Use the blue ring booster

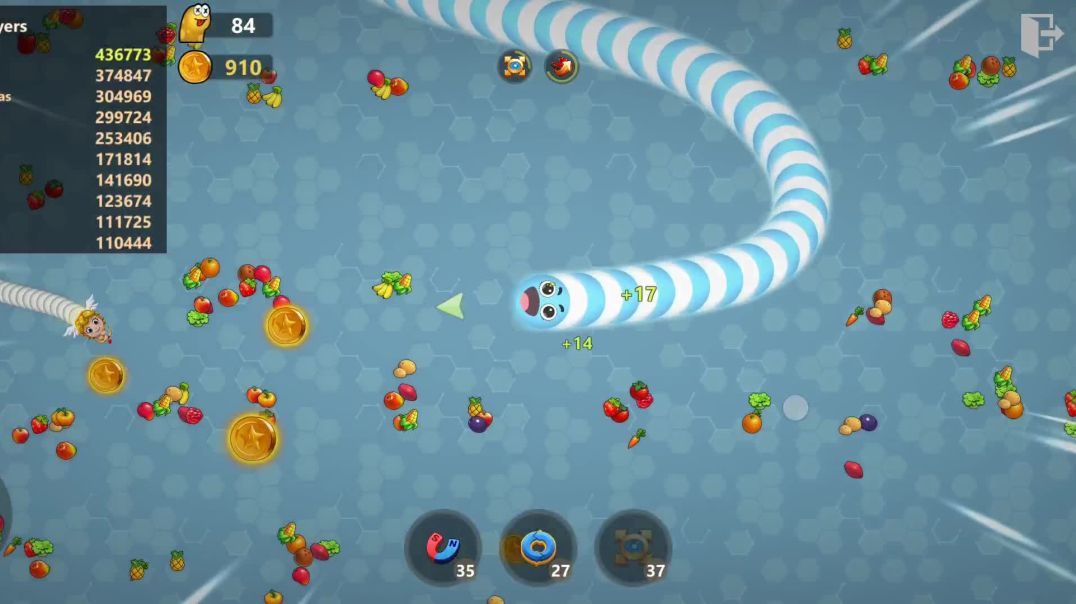tap(538, 548)
